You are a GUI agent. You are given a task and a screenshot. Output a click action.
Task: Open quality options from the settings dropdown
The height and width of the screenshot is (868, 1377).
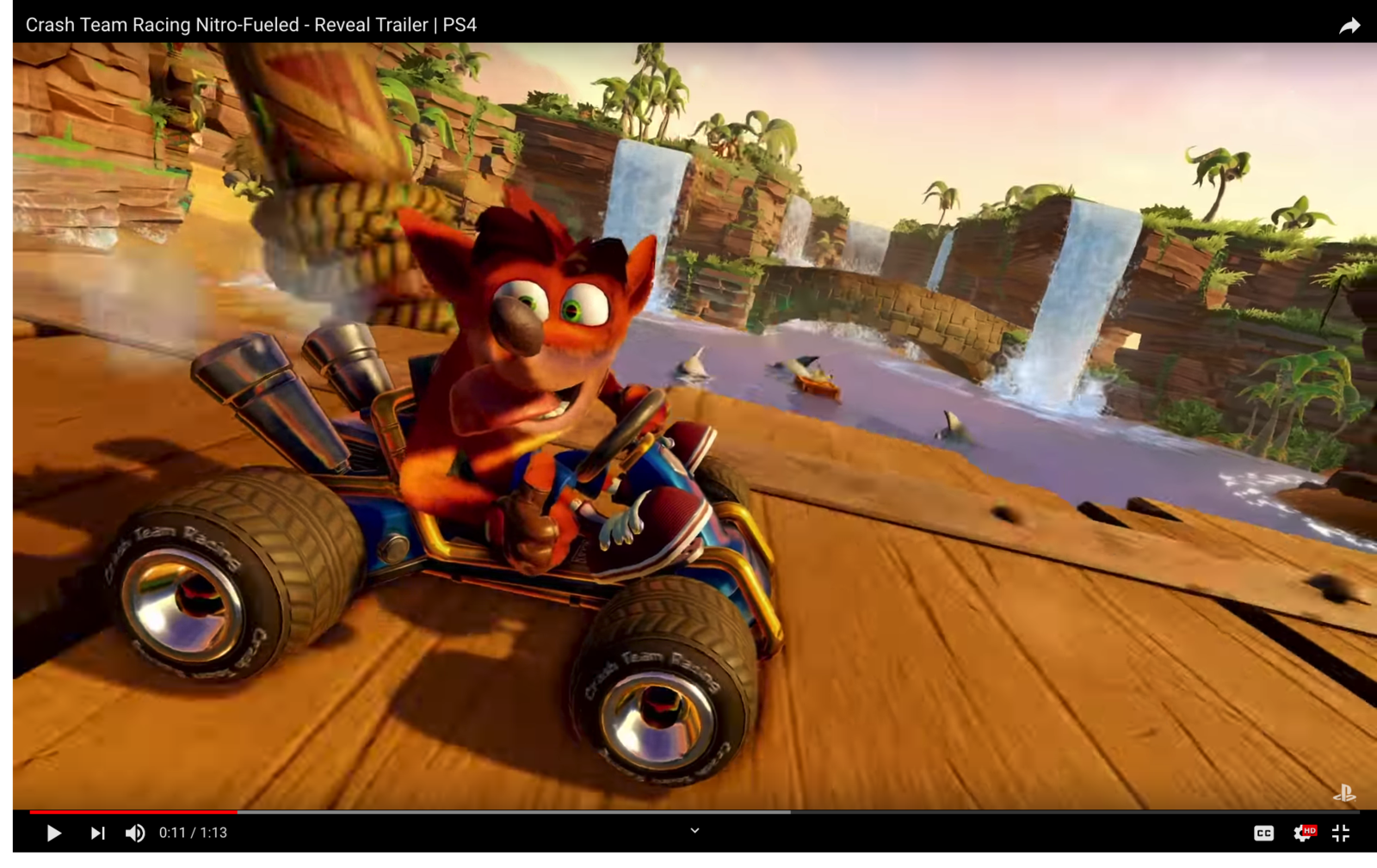click(x=1302, y=833)
